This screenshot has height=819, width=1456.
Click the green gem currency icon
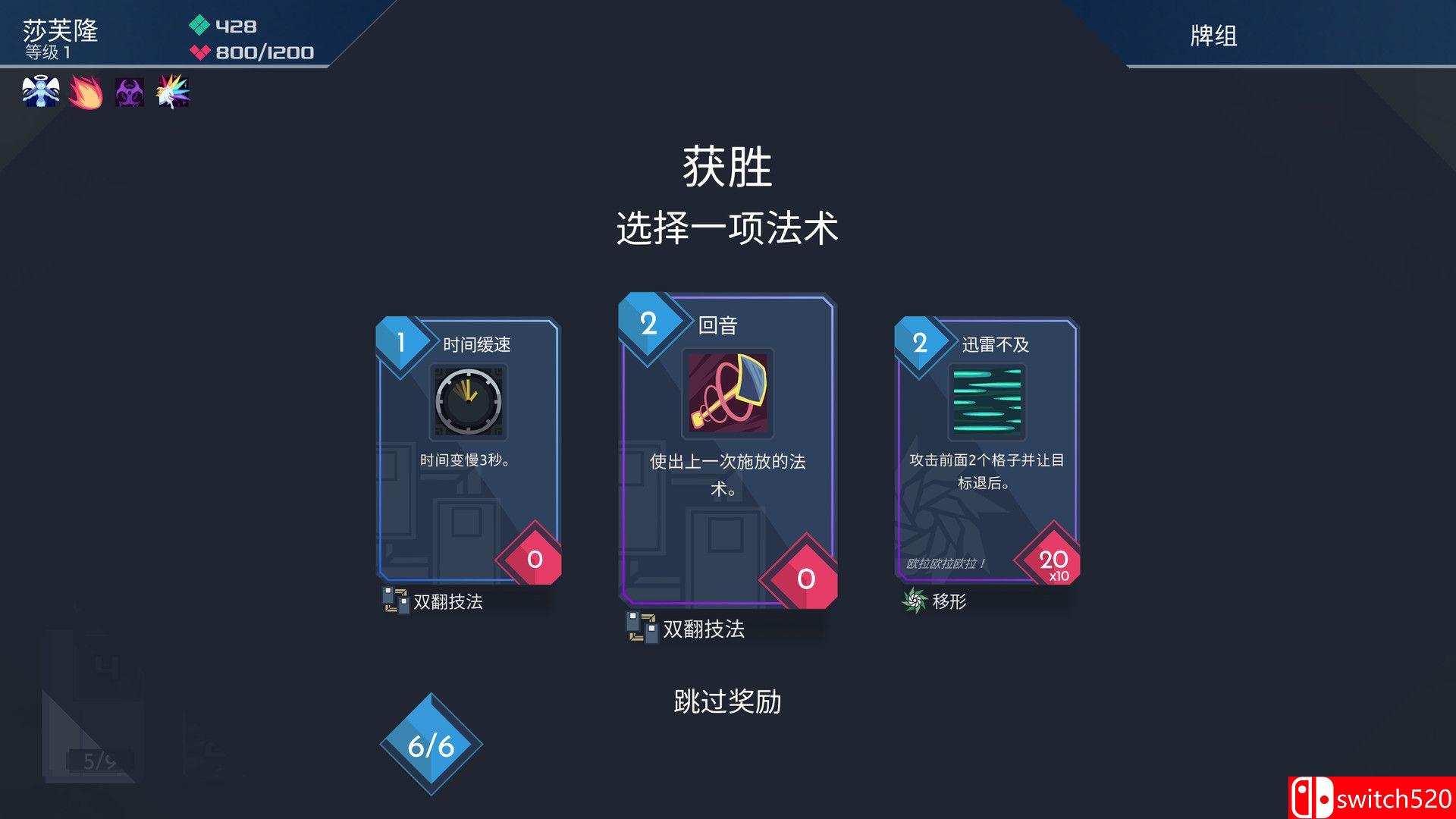click(200, 25)
